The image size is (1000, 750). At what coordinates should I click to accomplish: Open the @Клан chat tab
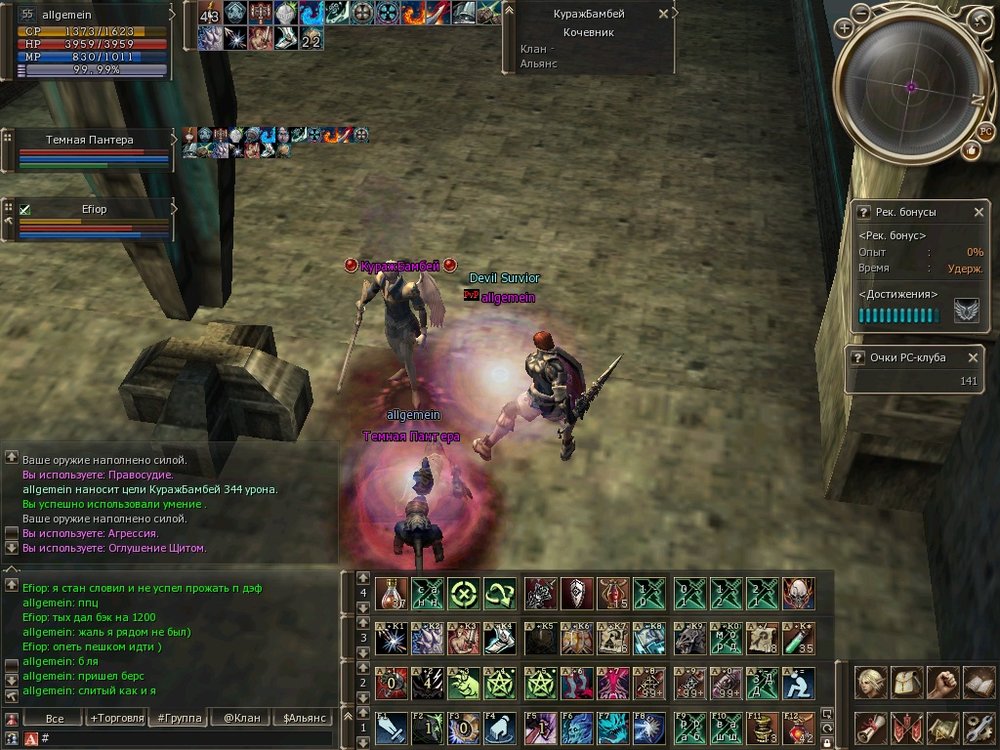point(242,718)
